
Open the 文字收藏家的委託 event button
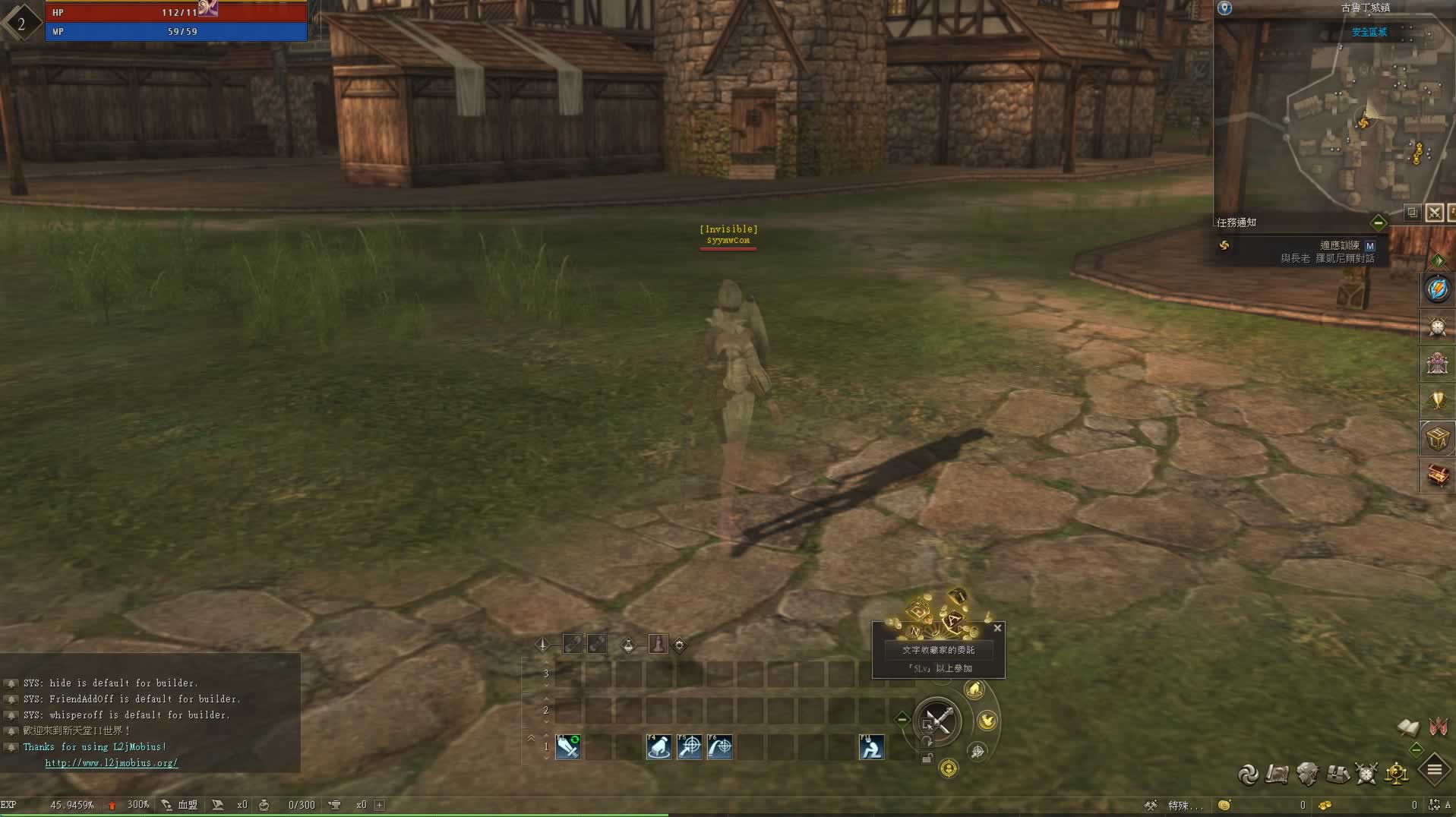point(938,650)
